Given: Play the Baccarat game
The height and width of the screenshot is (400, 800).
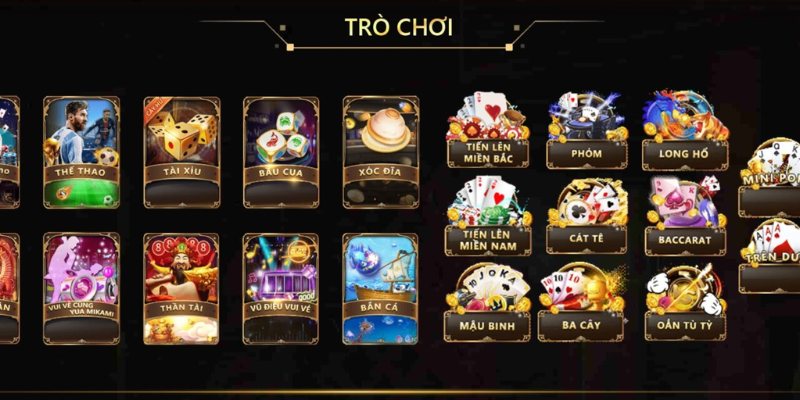Looking at the screenshot, I should click(684, 216).
